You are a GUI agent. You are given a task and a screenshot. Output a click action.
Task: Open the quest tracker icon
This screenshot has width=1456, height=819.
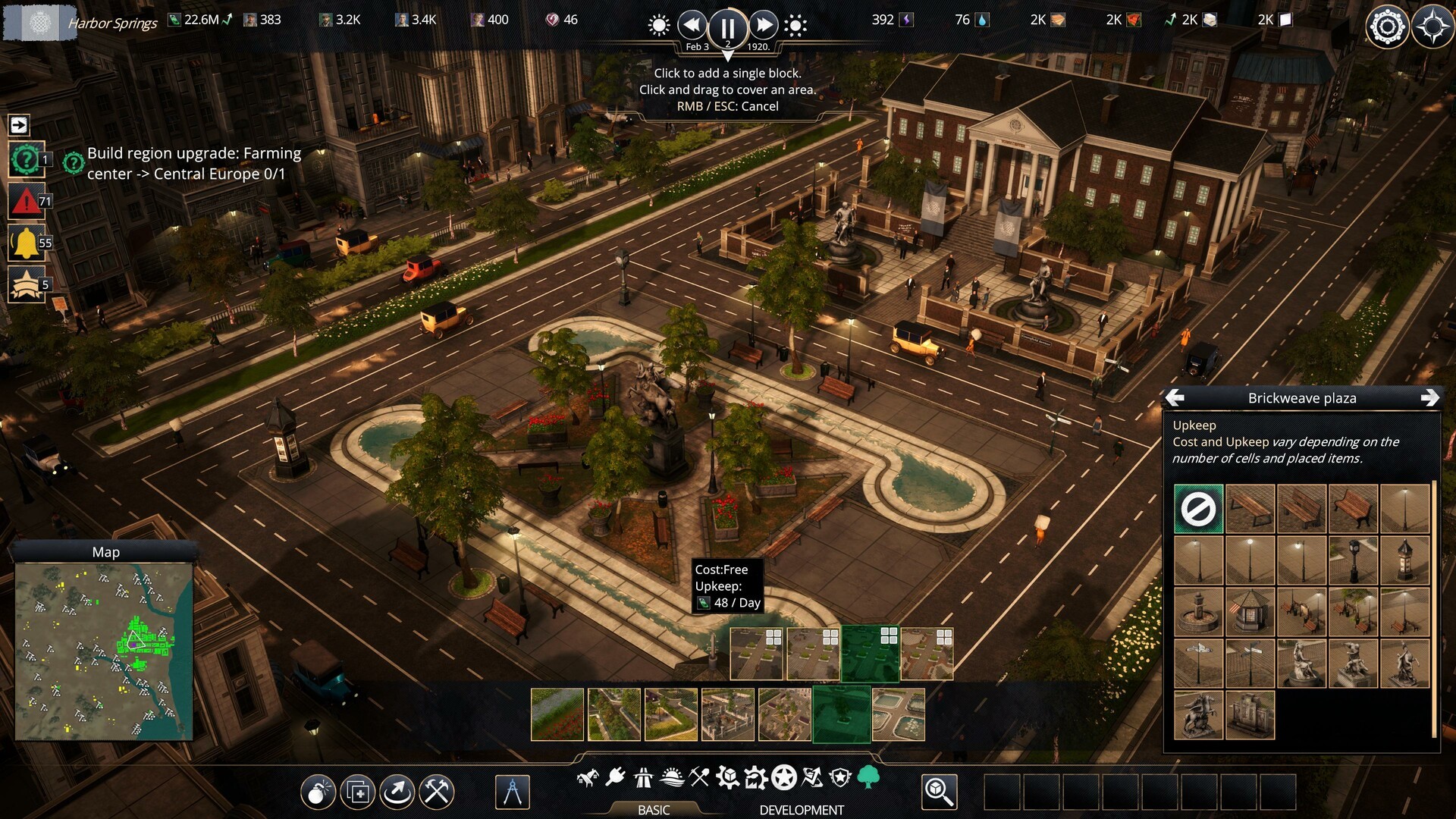point(26,160)
